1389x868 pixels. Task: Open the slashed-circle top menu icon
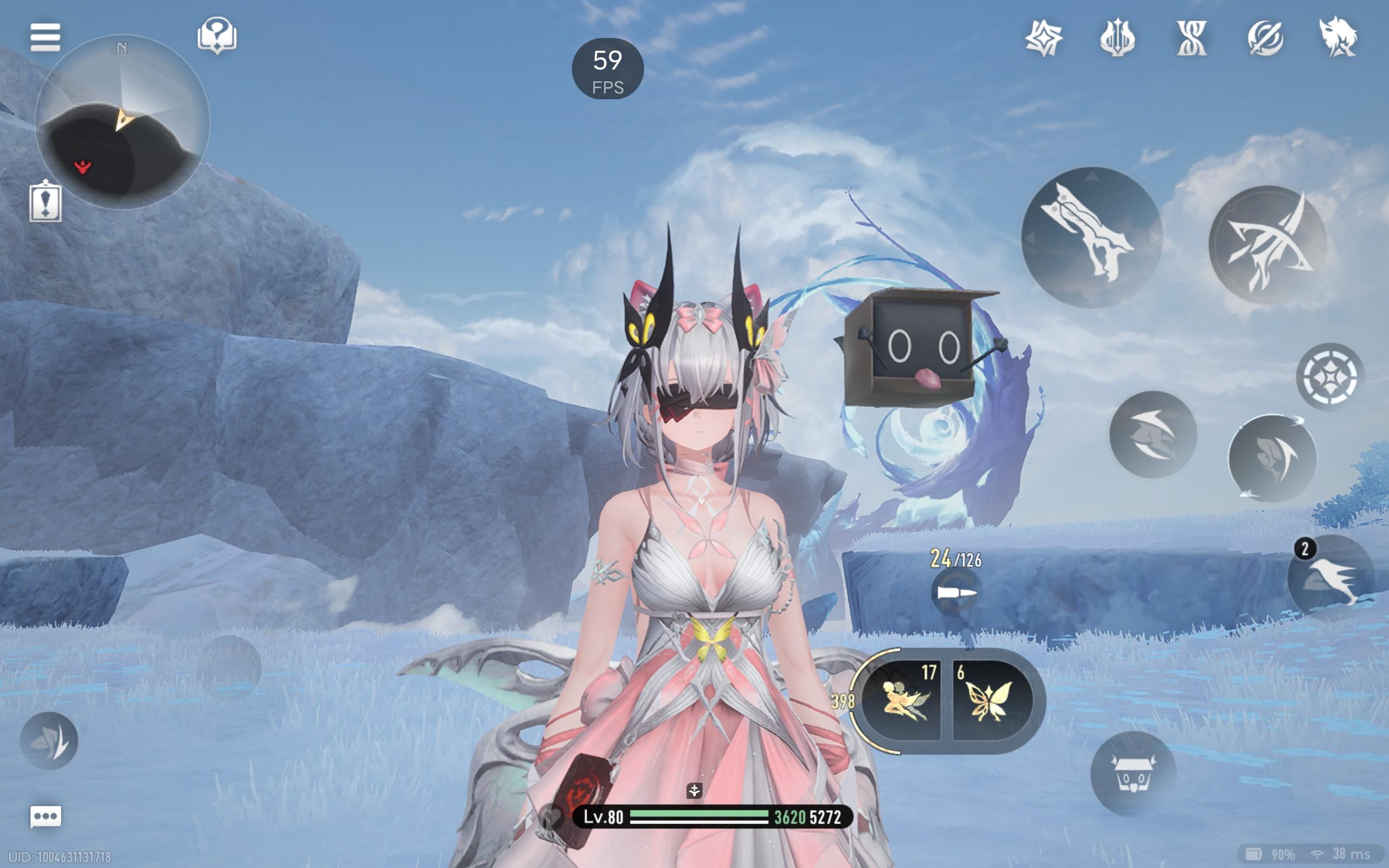(x=1264, y=39)
